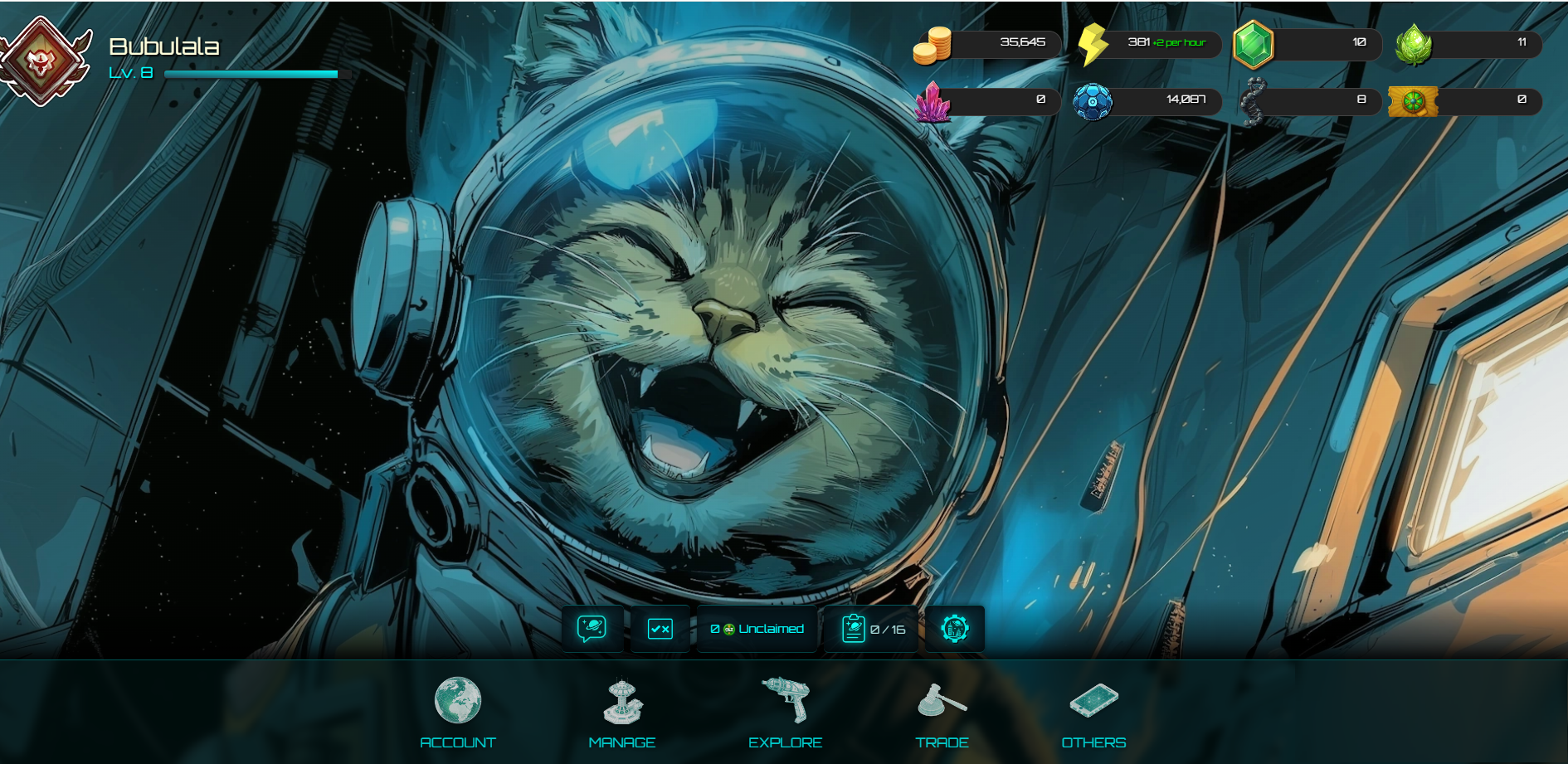This screenshot has width=1568, height=764.
Task: Click the yellow lightning energy icon
Action: coord(1093,44)
